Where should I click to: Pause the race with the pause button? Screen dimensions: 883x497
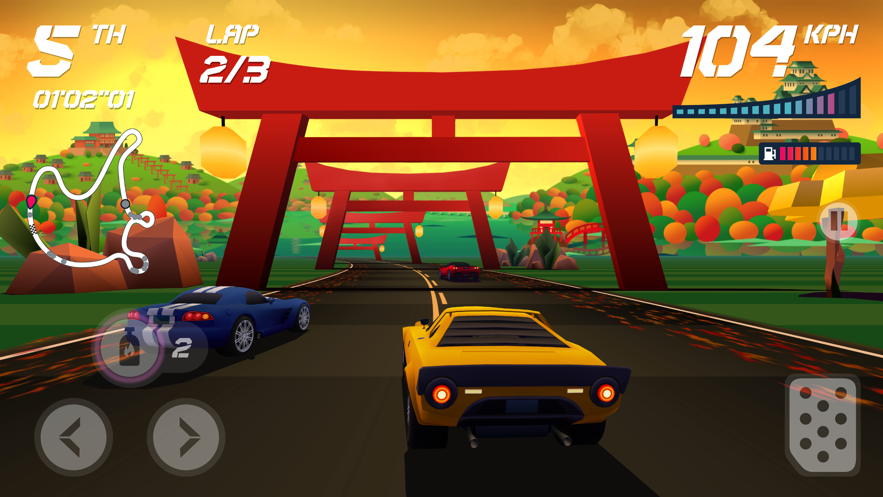coord(838,221)
